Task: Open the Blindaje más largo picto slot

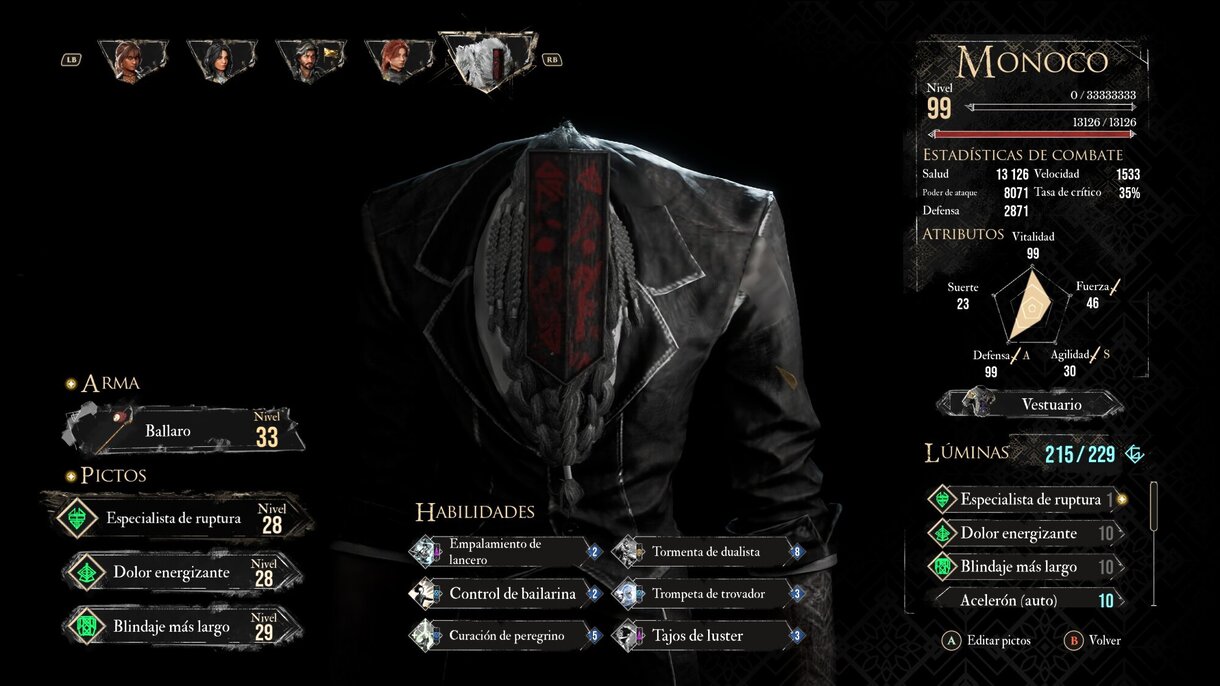Action: pos(180,627)
